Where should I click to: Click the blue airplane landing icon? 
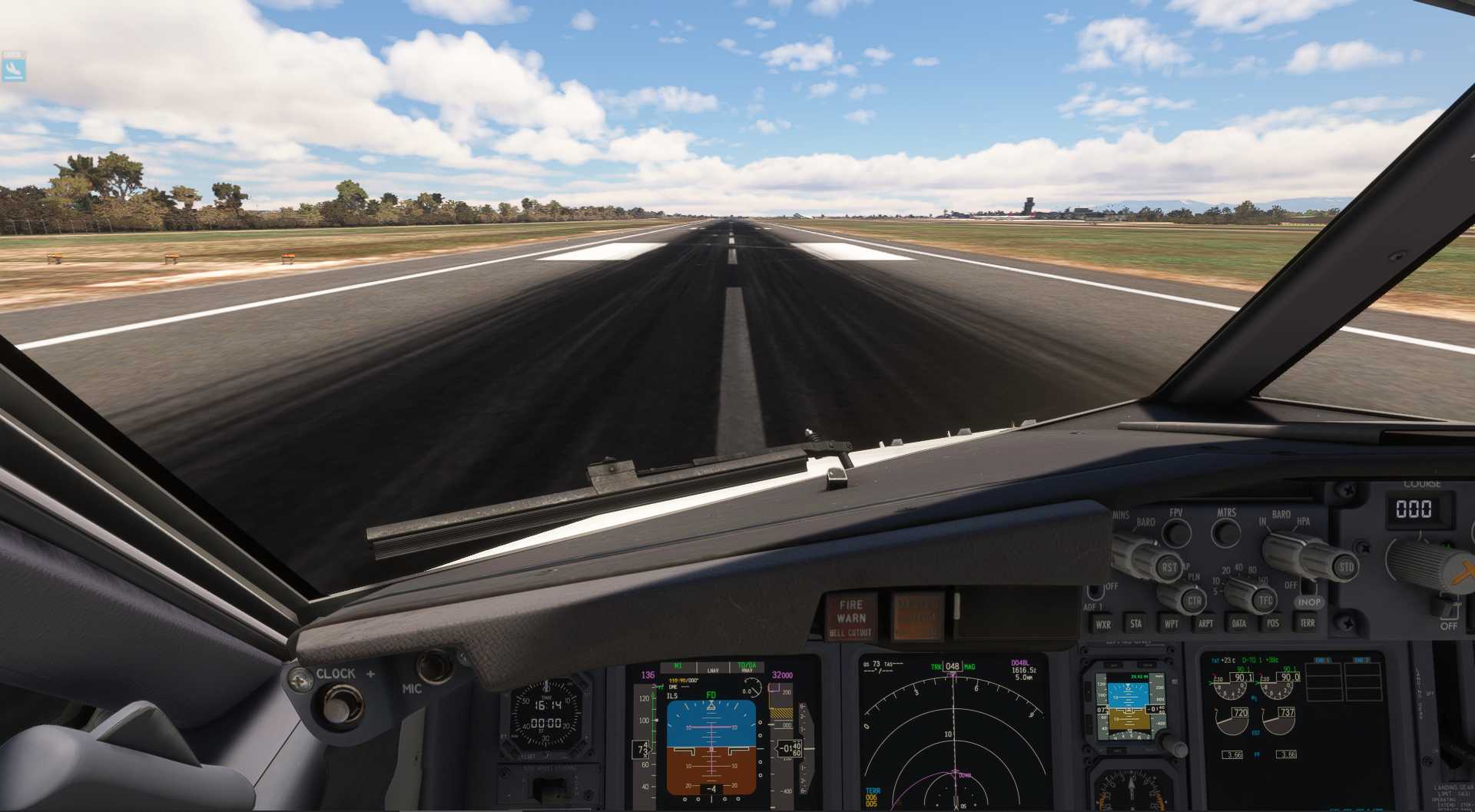click(13, 67)
